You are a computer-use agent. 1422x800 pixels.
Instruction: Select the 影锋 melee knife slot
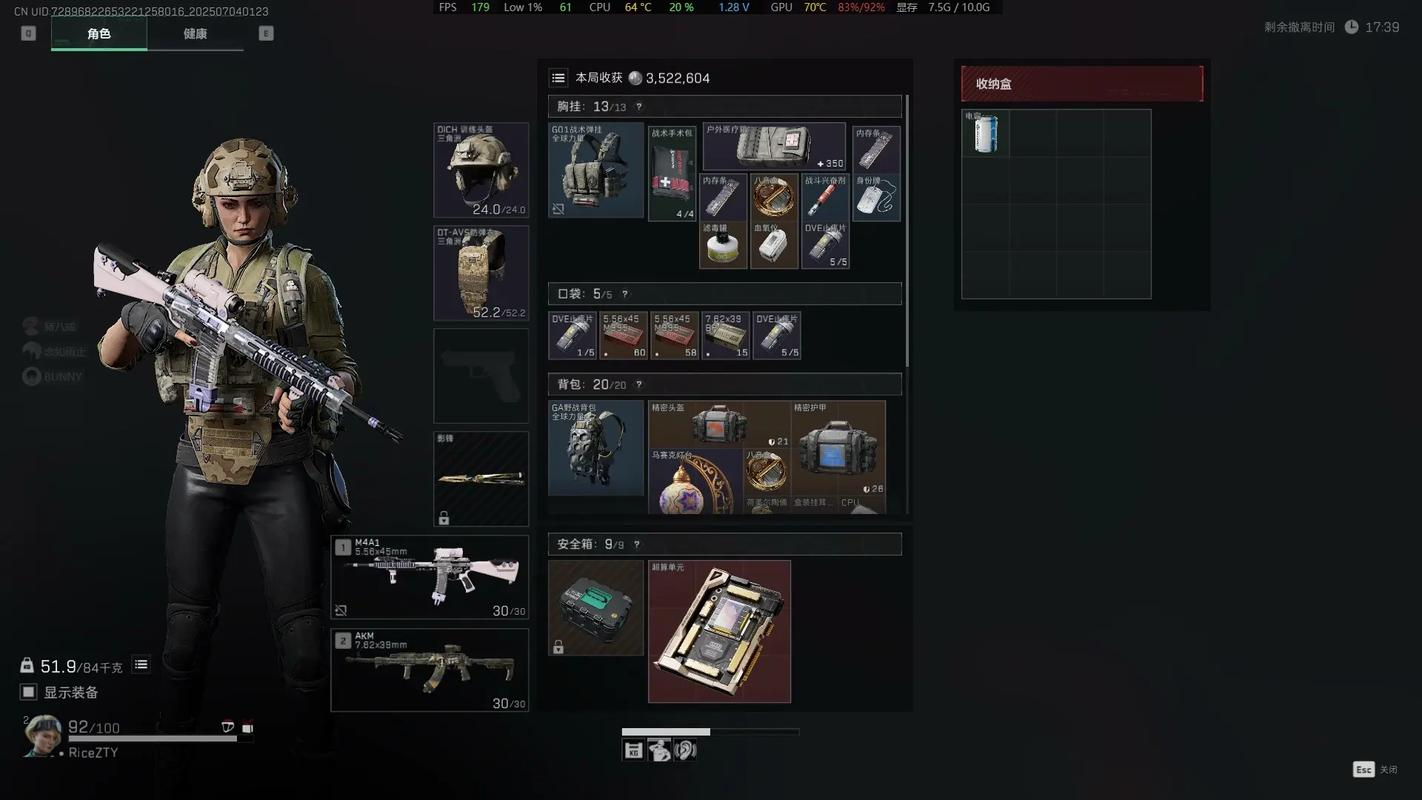click(481, 478)
